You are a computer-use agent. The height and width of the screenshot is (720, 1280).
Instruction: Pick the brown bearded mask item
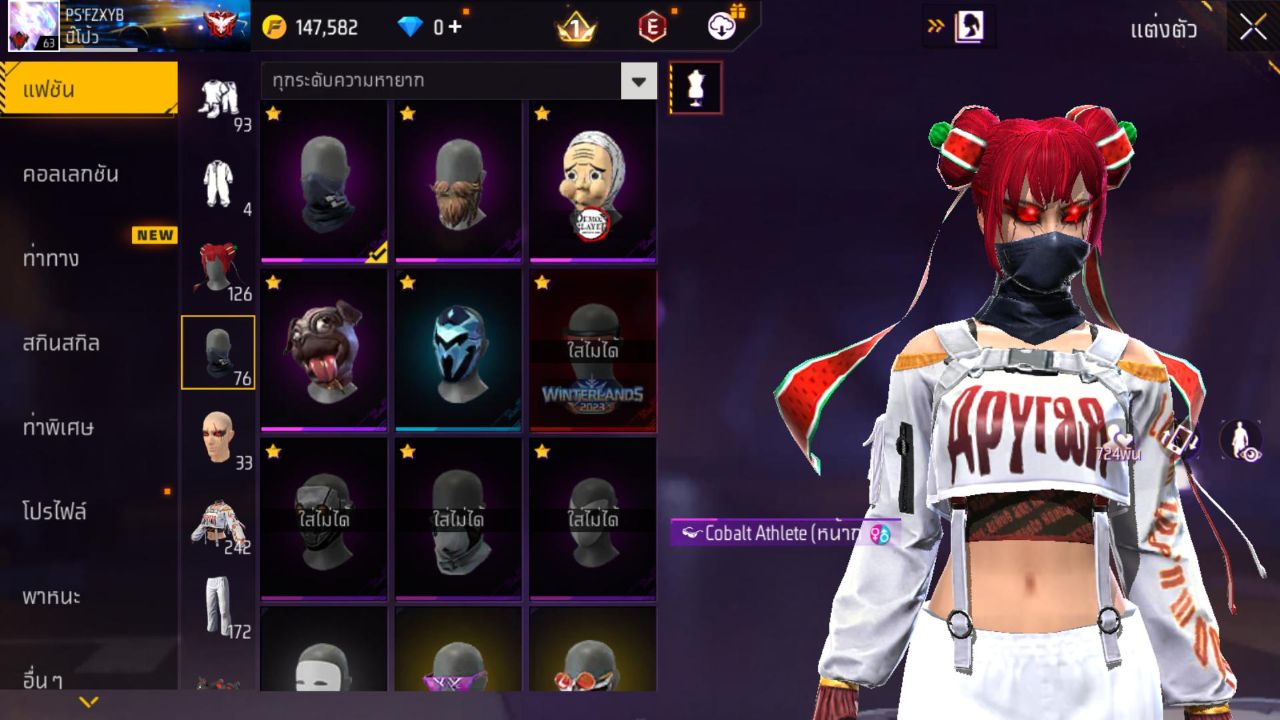458,180
